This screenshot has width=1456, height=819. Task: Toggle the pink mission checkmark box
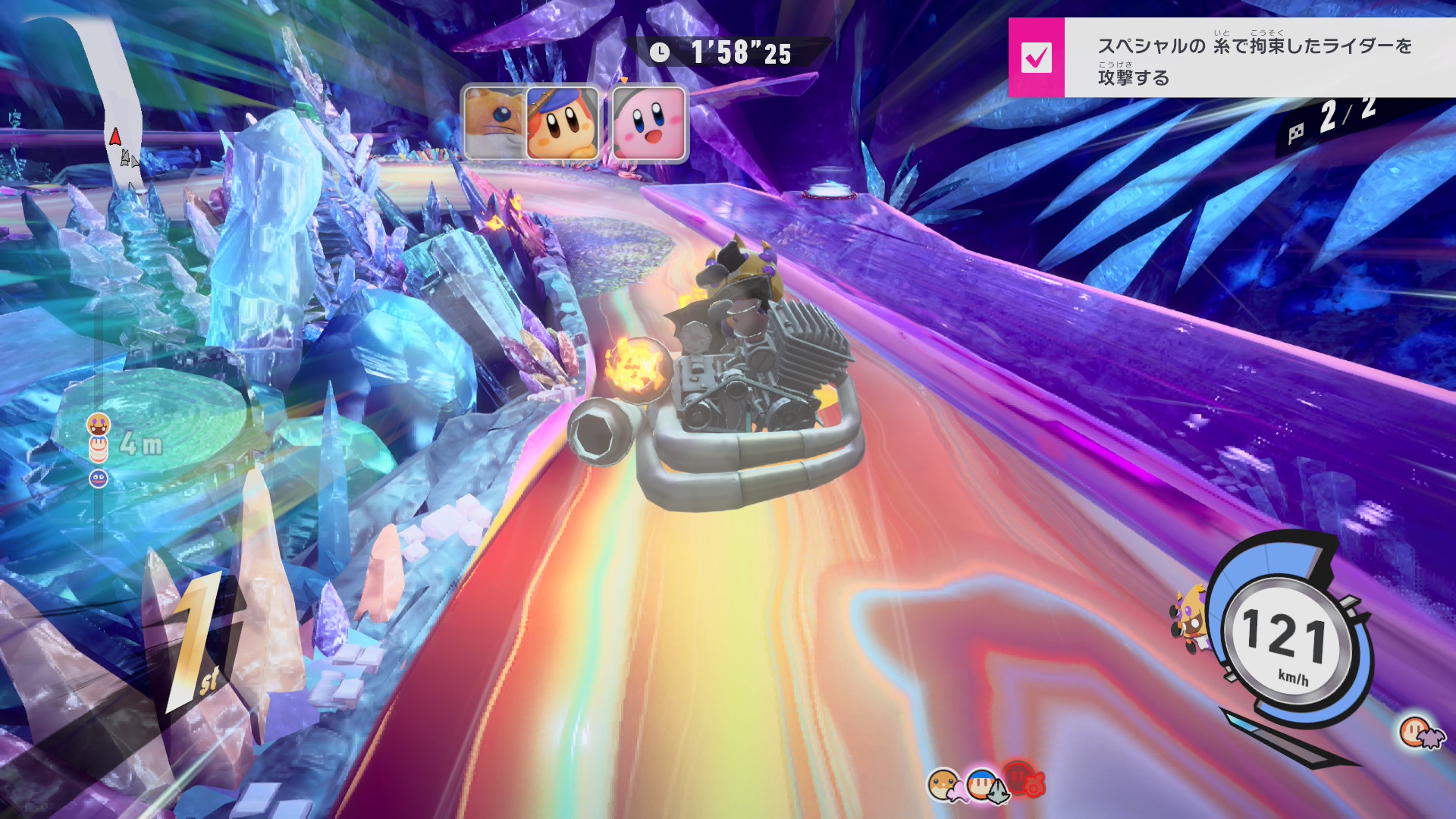point(1036,58)
